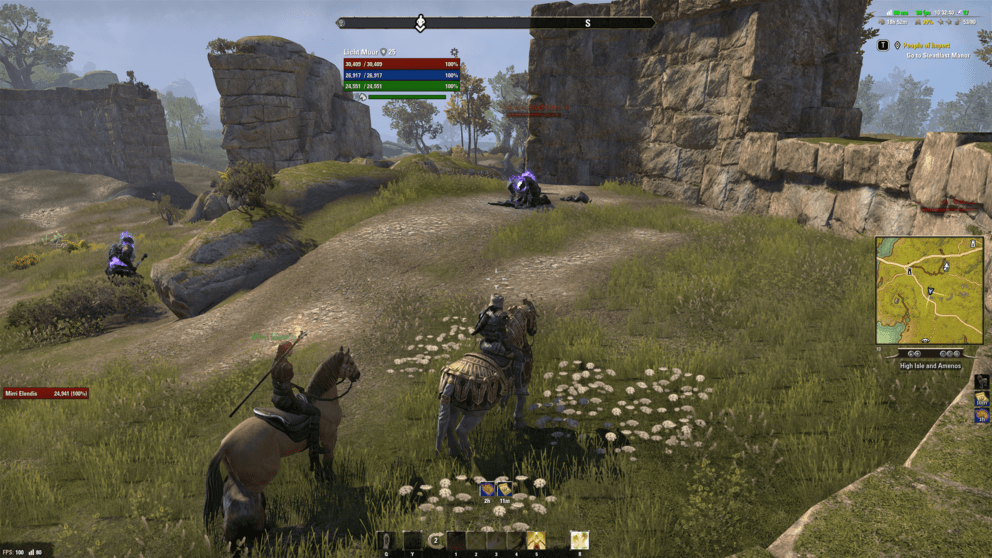Swap weapon bars with the arrow icon

pyautogui.click(x=435, y=541)
